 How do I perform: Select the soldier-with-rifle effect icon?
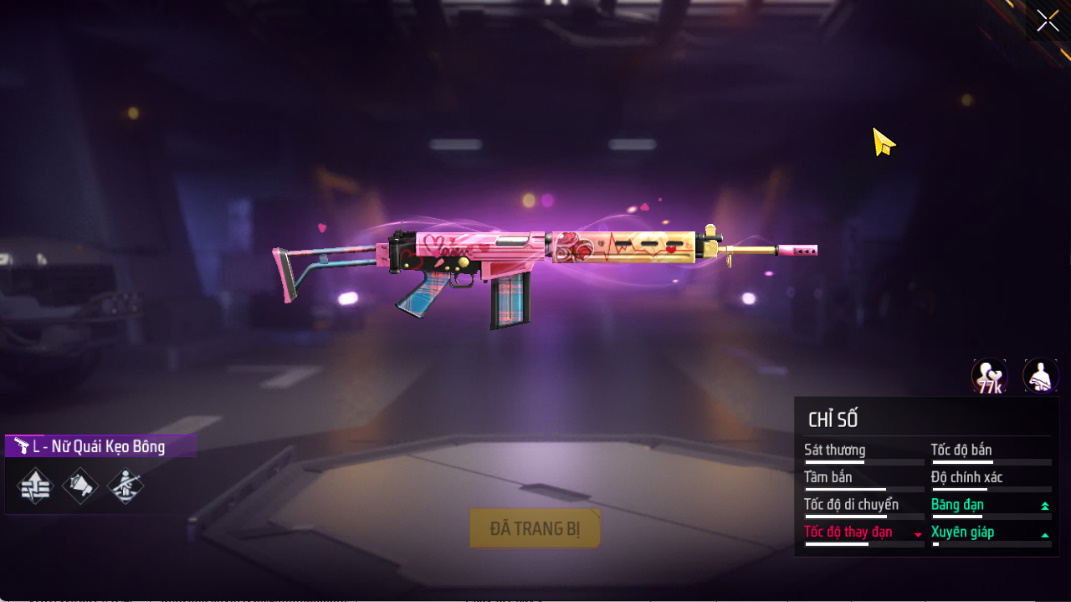(125, 487)
